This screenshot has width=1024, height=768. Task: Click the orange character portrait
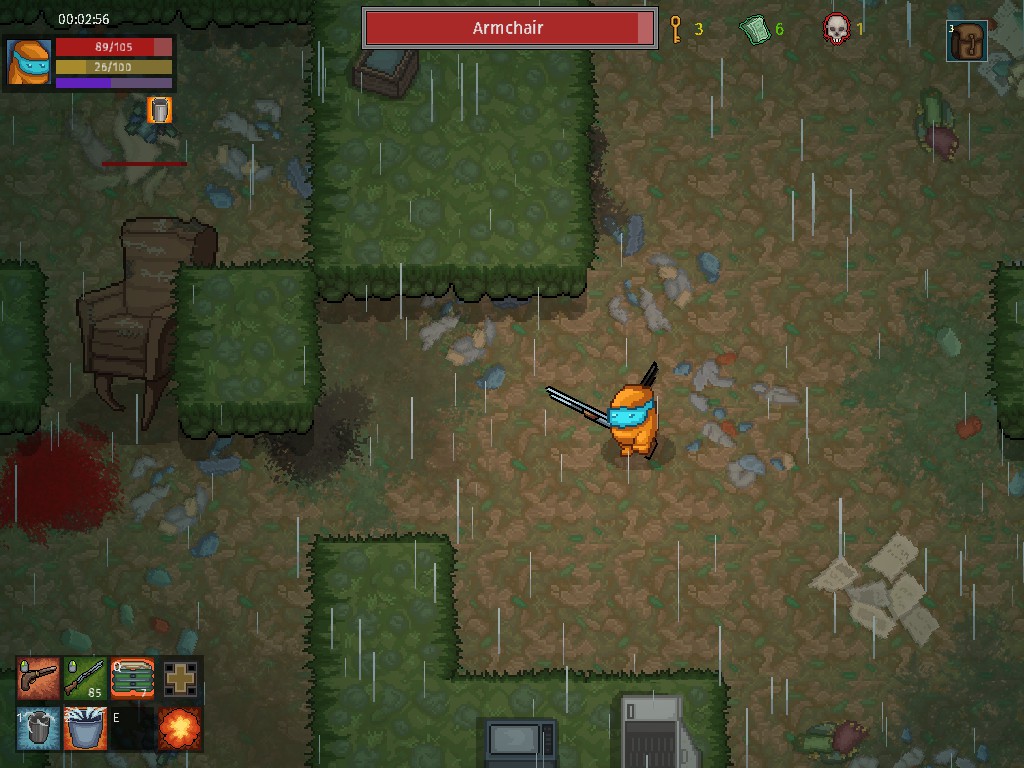[29, 62]
